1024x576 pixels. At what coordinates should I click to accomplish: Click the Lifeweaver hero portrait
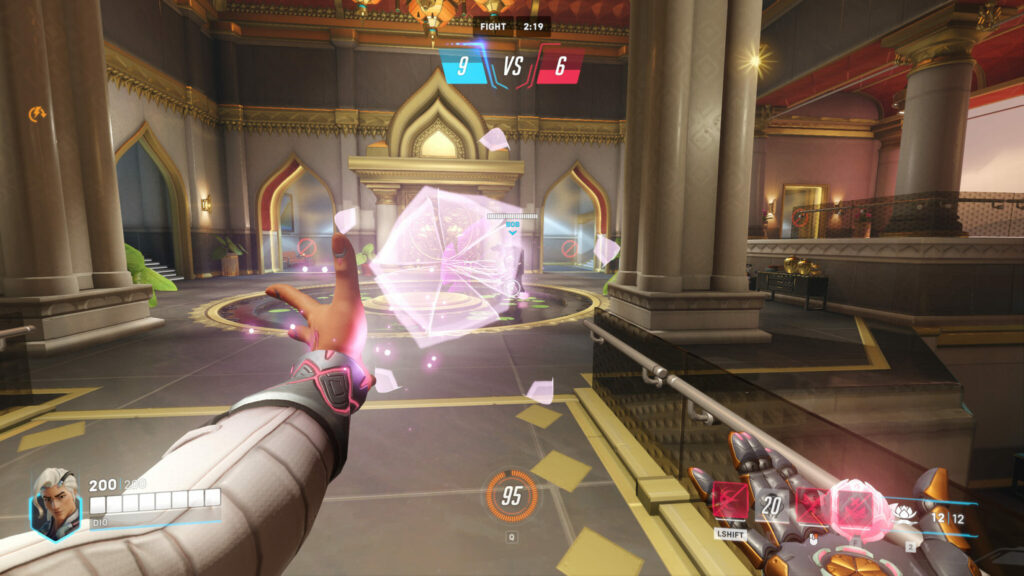pos(55,504)
